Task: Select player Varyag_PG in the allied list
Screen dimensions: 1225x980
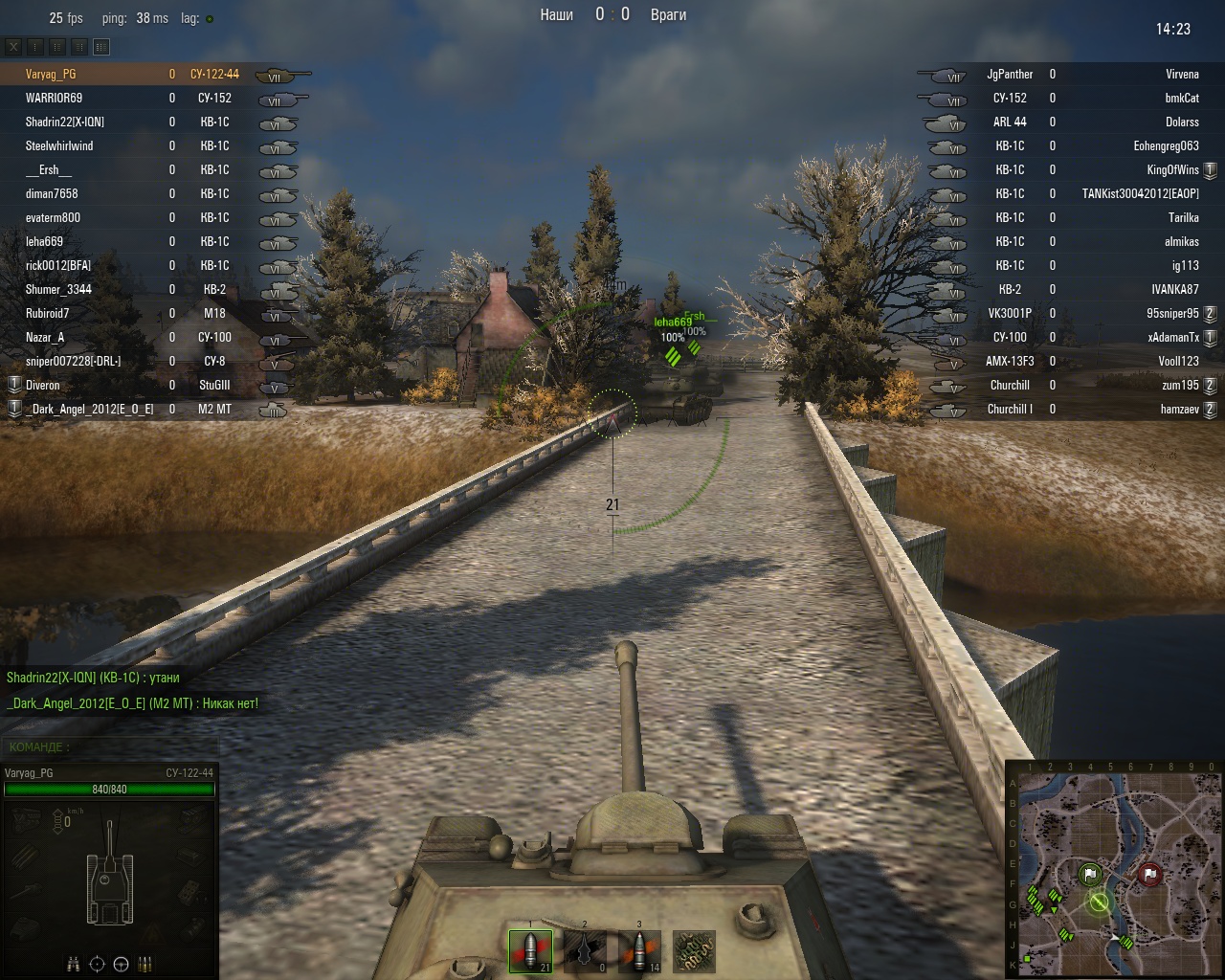Action: (x=52, y=74)
